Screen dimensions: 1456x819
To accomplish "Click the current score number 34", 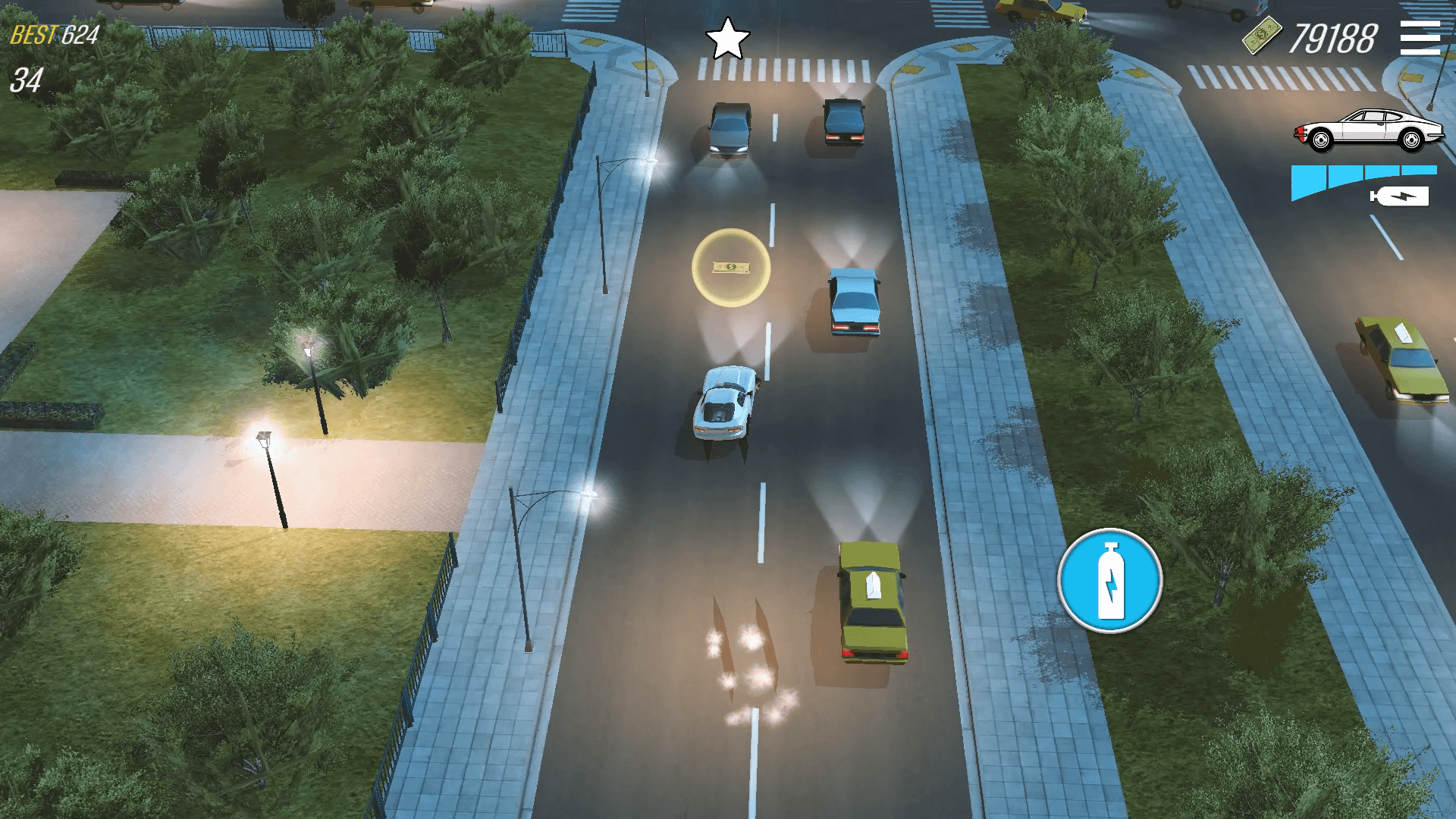I will pyautogui.click(x=26, y=80).
